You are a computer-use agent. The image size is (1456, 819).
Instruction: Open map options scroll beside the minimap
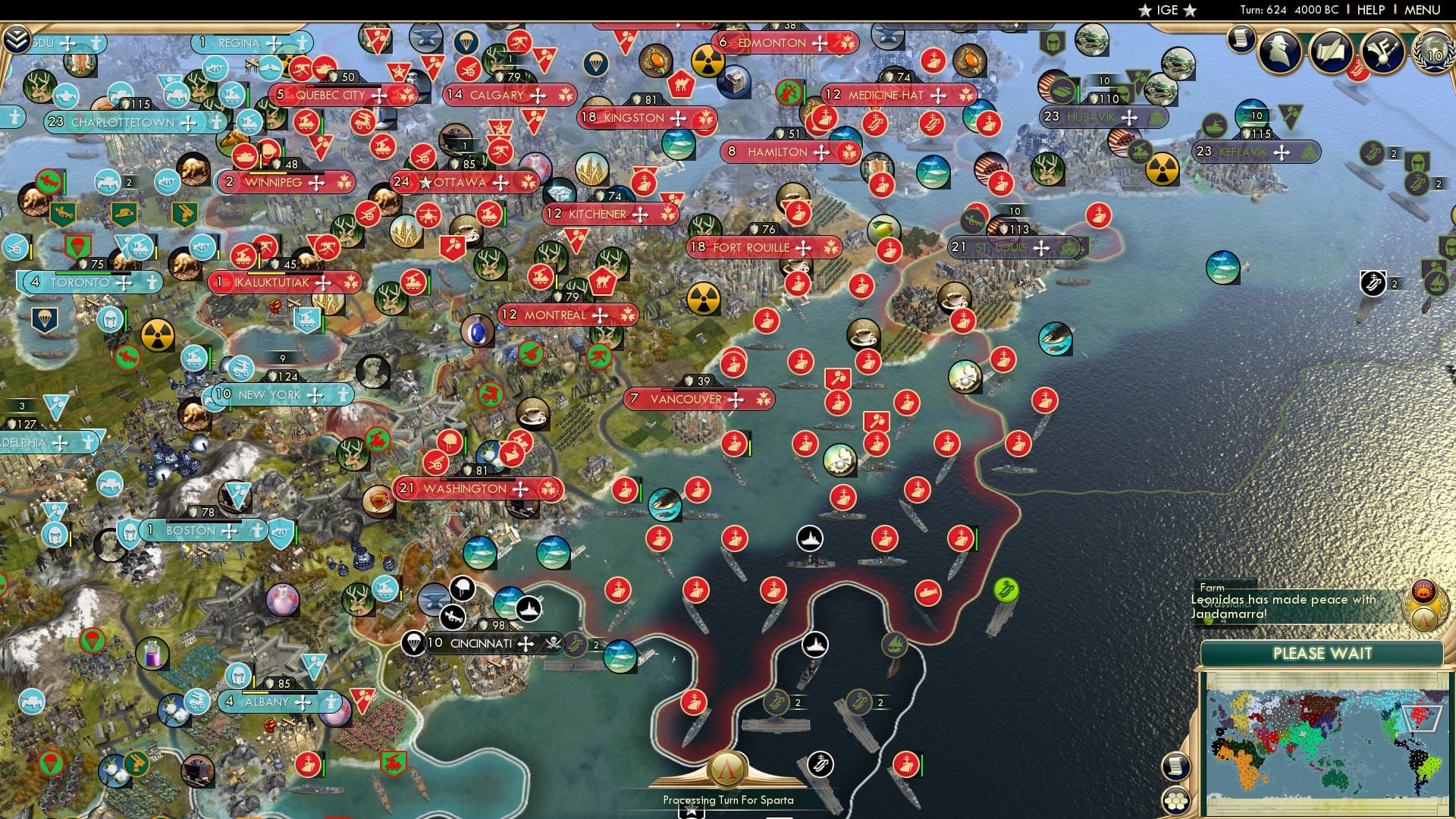pos(1176,767)
